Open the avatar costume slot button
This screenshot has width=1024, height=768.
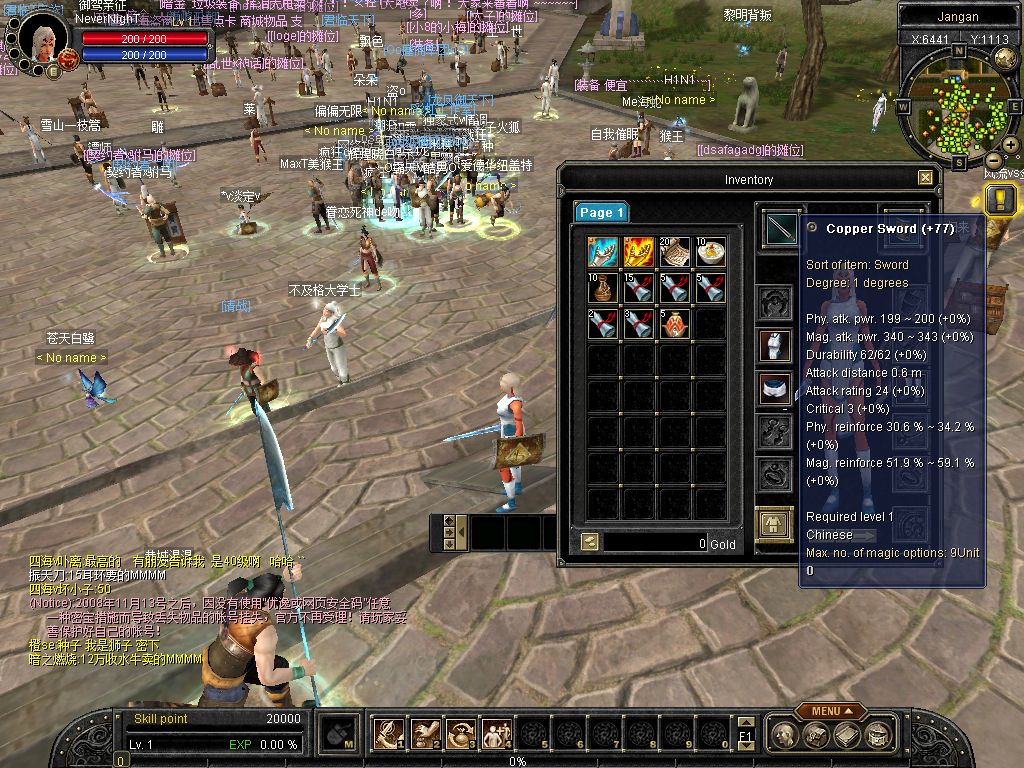774,524
